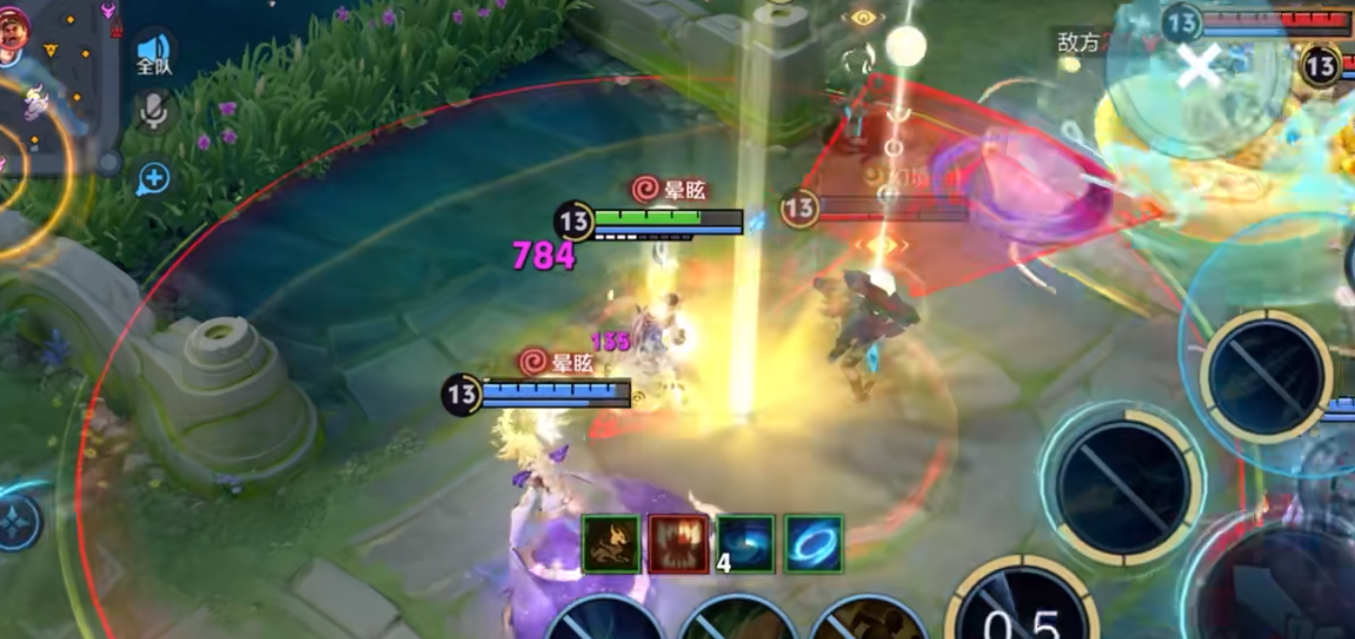Select the beast silhouette buff icon
Image resolution: width=1355 pixels, height=639 pixels.
point(611,544)
